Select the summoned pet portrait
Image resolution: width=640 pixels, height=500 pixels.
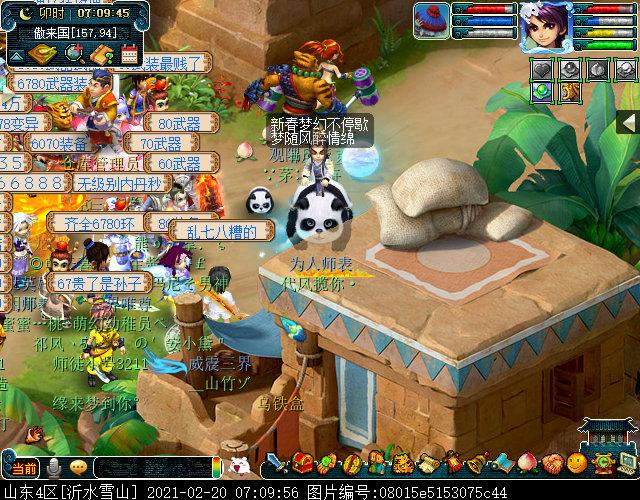point(432,22)
